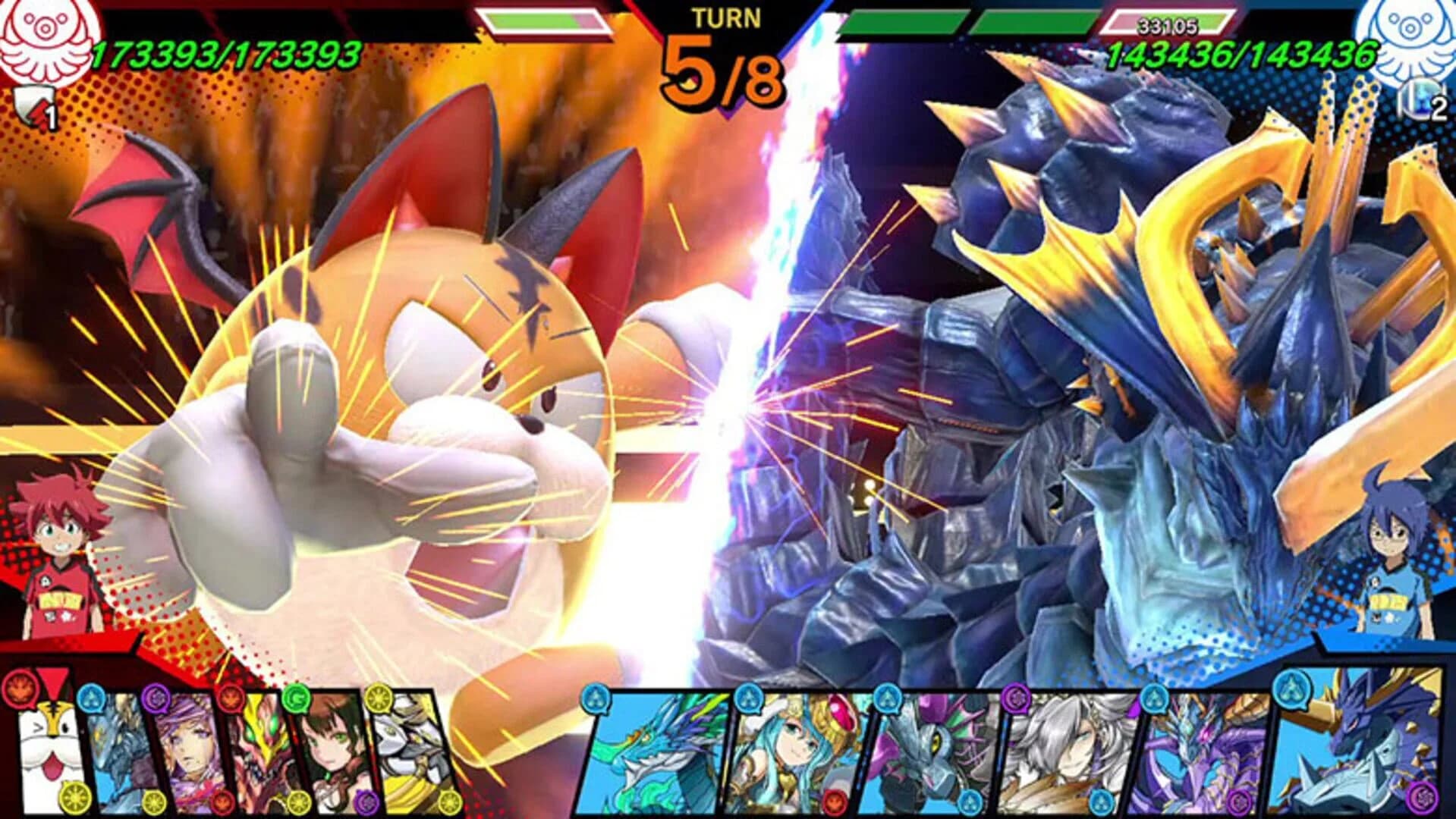
Task: Toggle the fire sub-orb beneath the purple-haired card
Action: [x=225, y=802]
